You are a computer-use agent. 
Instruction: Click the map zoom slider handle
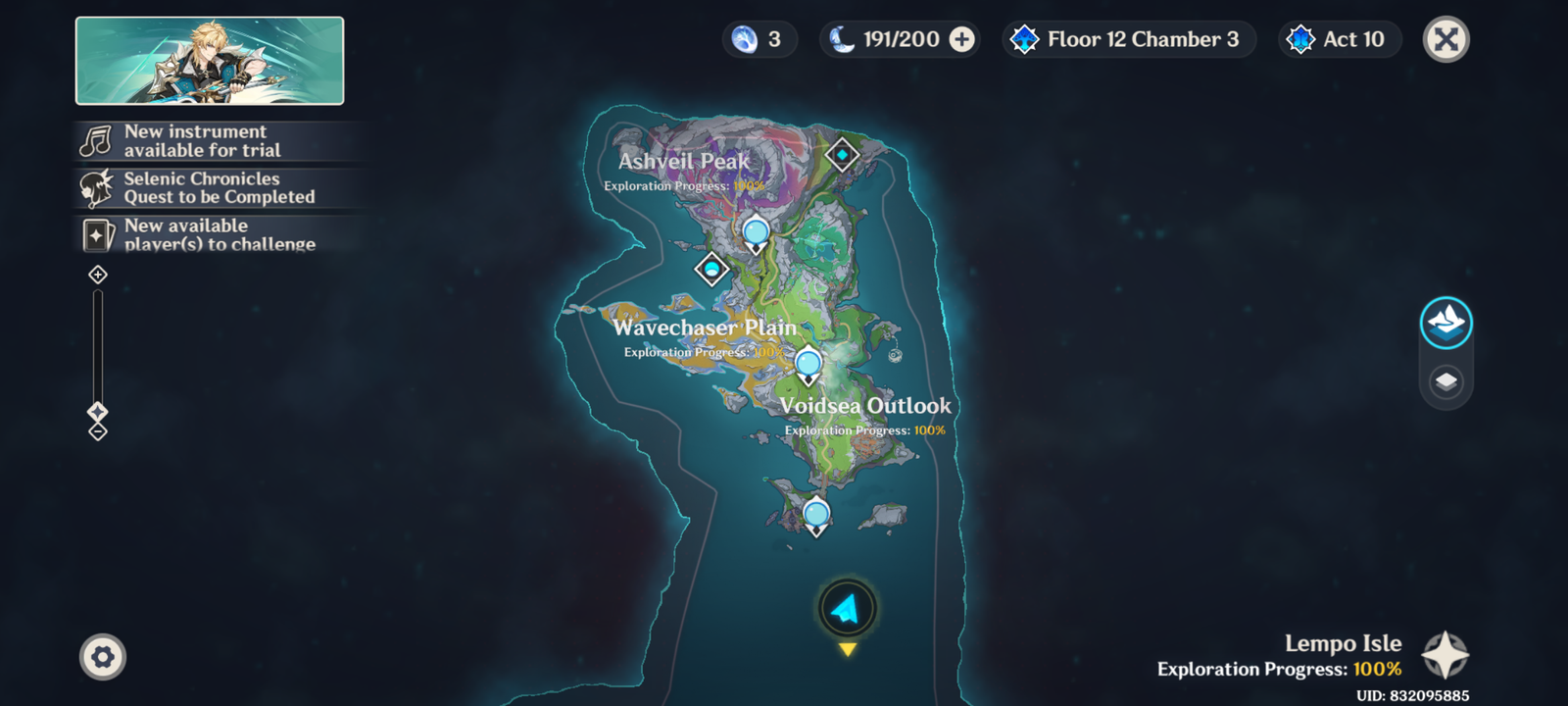click(98, 411)
